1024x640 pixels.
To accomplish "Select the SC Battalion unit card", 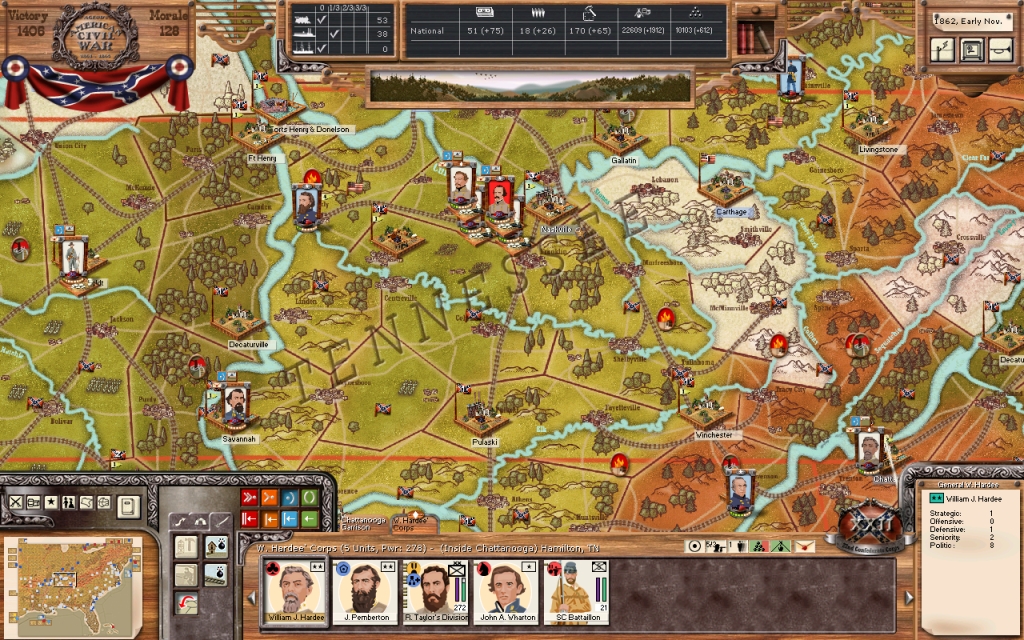I will [577, 590].
